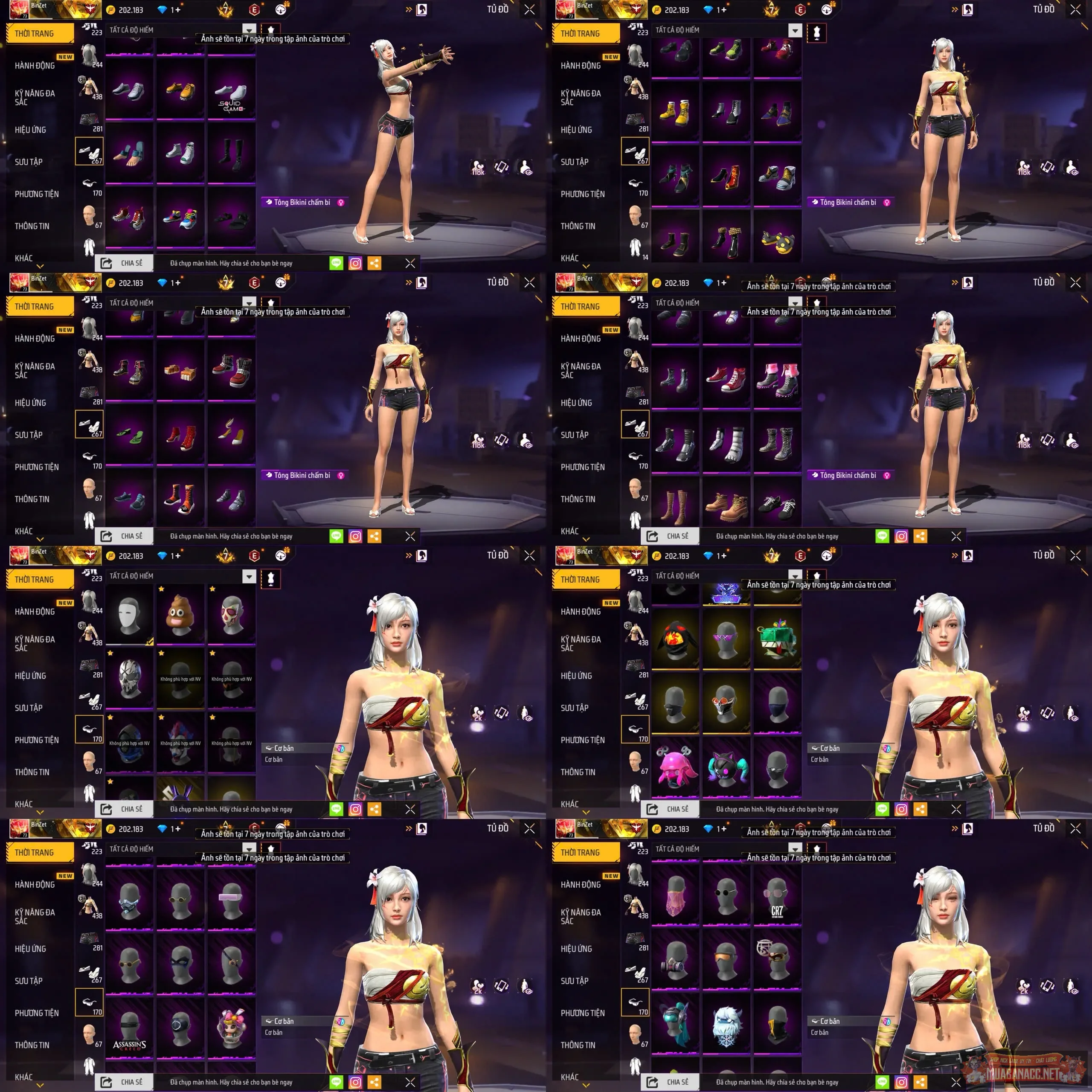Switch to the Hành Động tab
Image resolution: width=1092 pixels, height=1092 pixels.
[x=34, y=66]
